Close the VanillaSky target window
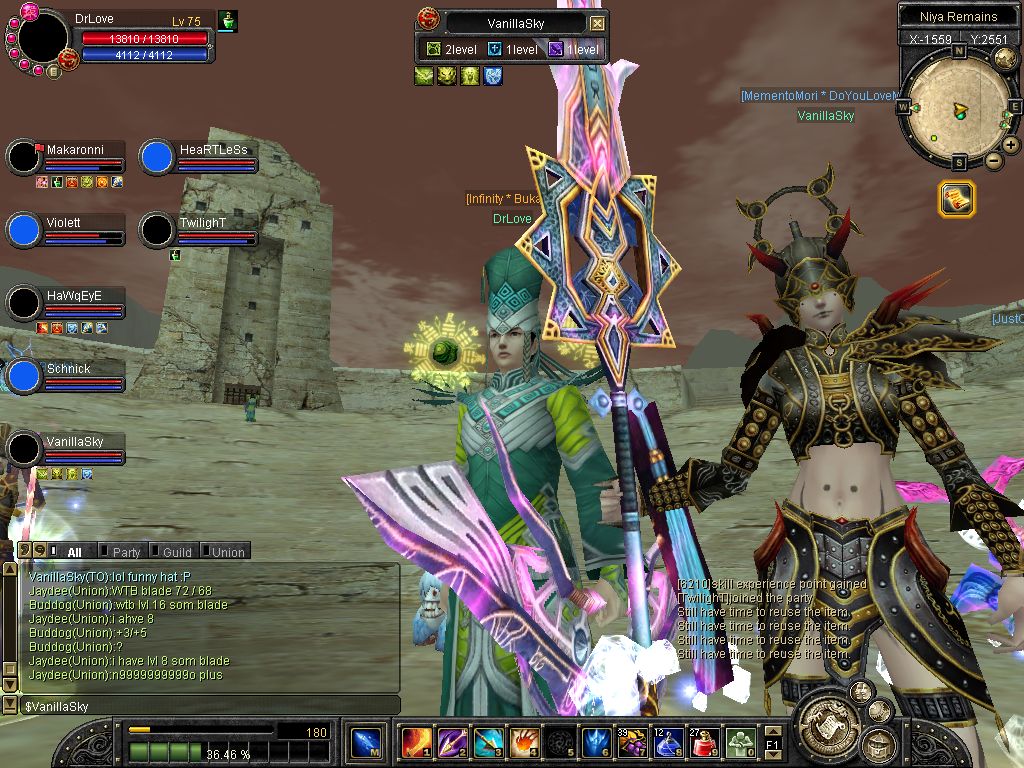The height and width of the screenshot is (768, 1024). [597, 23]
